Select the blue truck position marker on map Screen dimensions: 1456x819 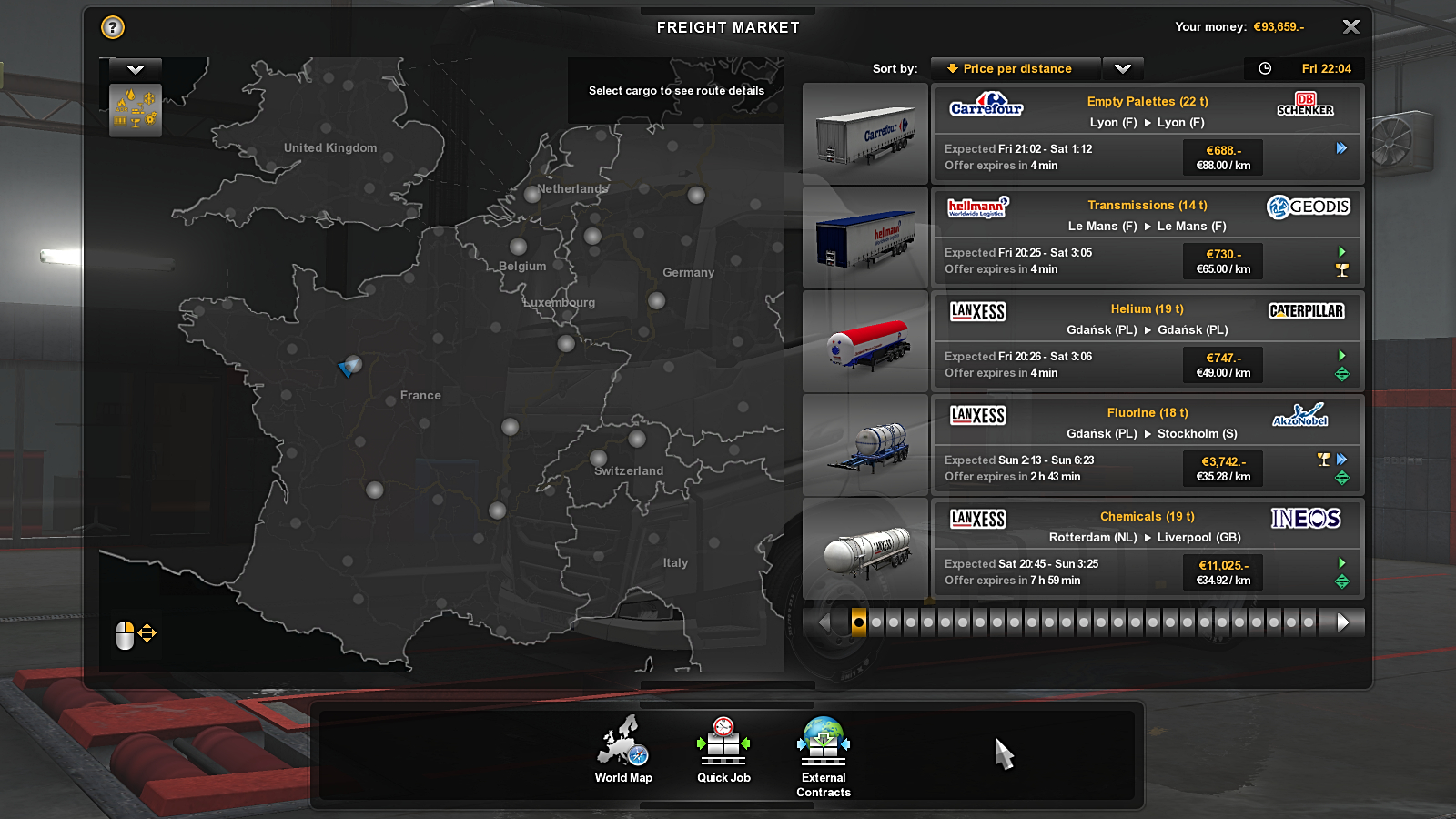(x=347, y=368)
